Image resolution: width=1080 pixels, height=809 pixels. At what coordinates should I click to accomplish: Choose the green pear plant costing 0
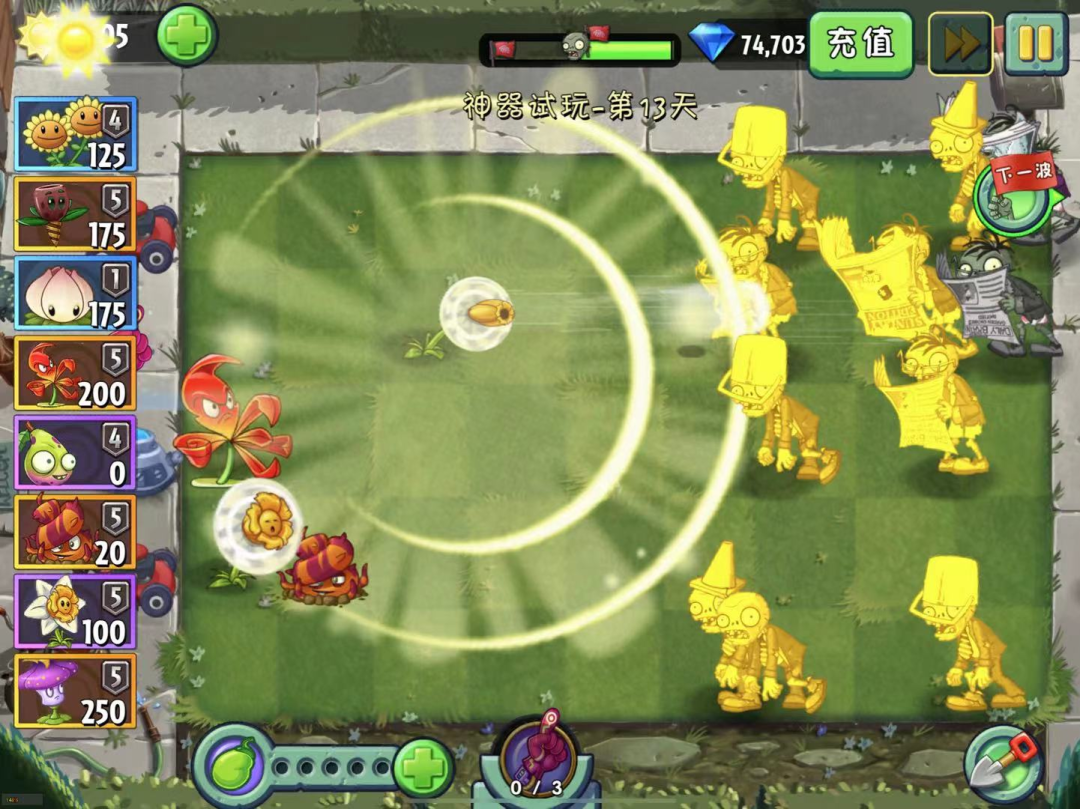click(76, 453)
